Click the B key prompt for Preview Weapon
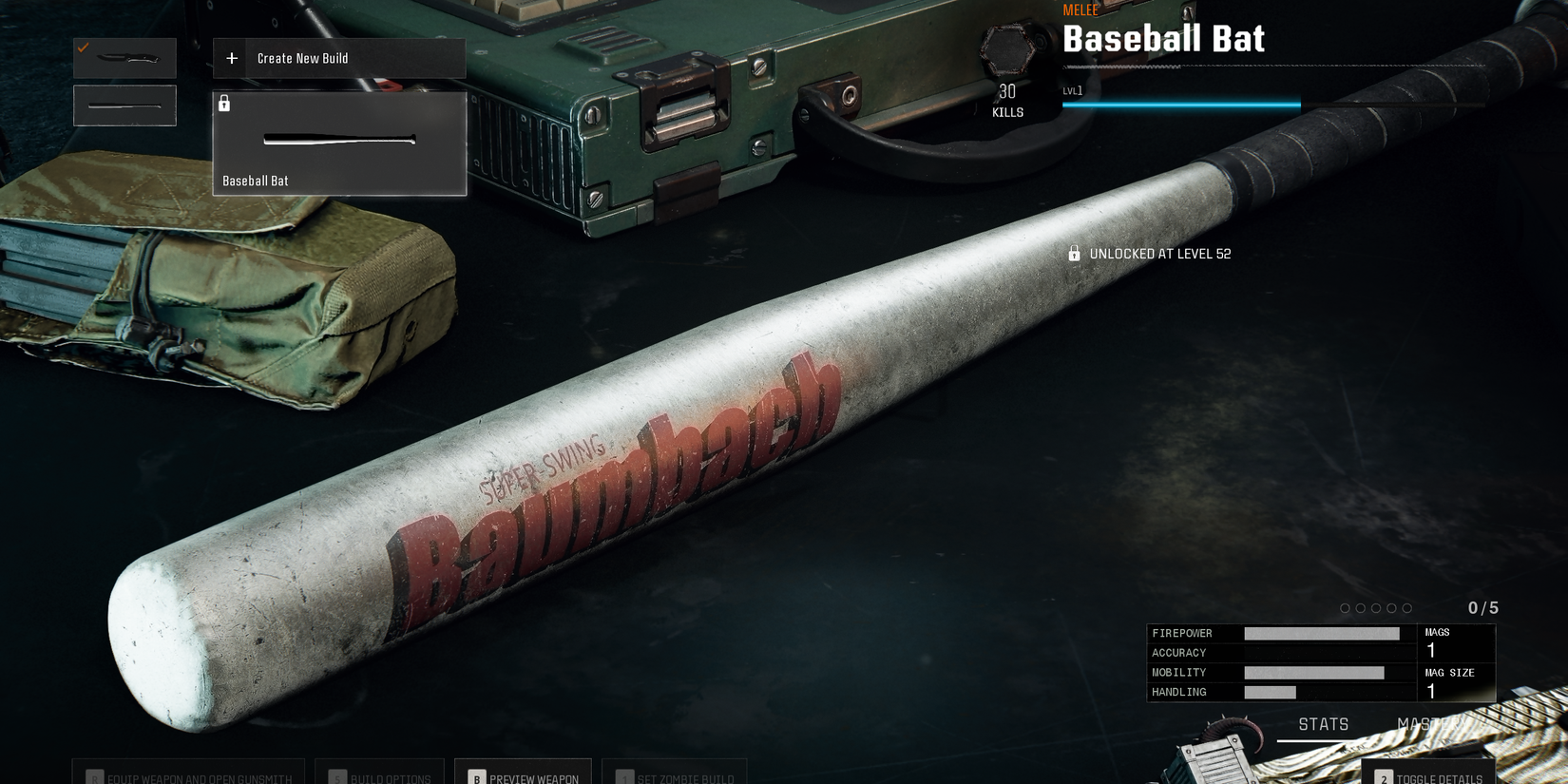This screenshot has width=1568, height=784. tap(475, 777)
